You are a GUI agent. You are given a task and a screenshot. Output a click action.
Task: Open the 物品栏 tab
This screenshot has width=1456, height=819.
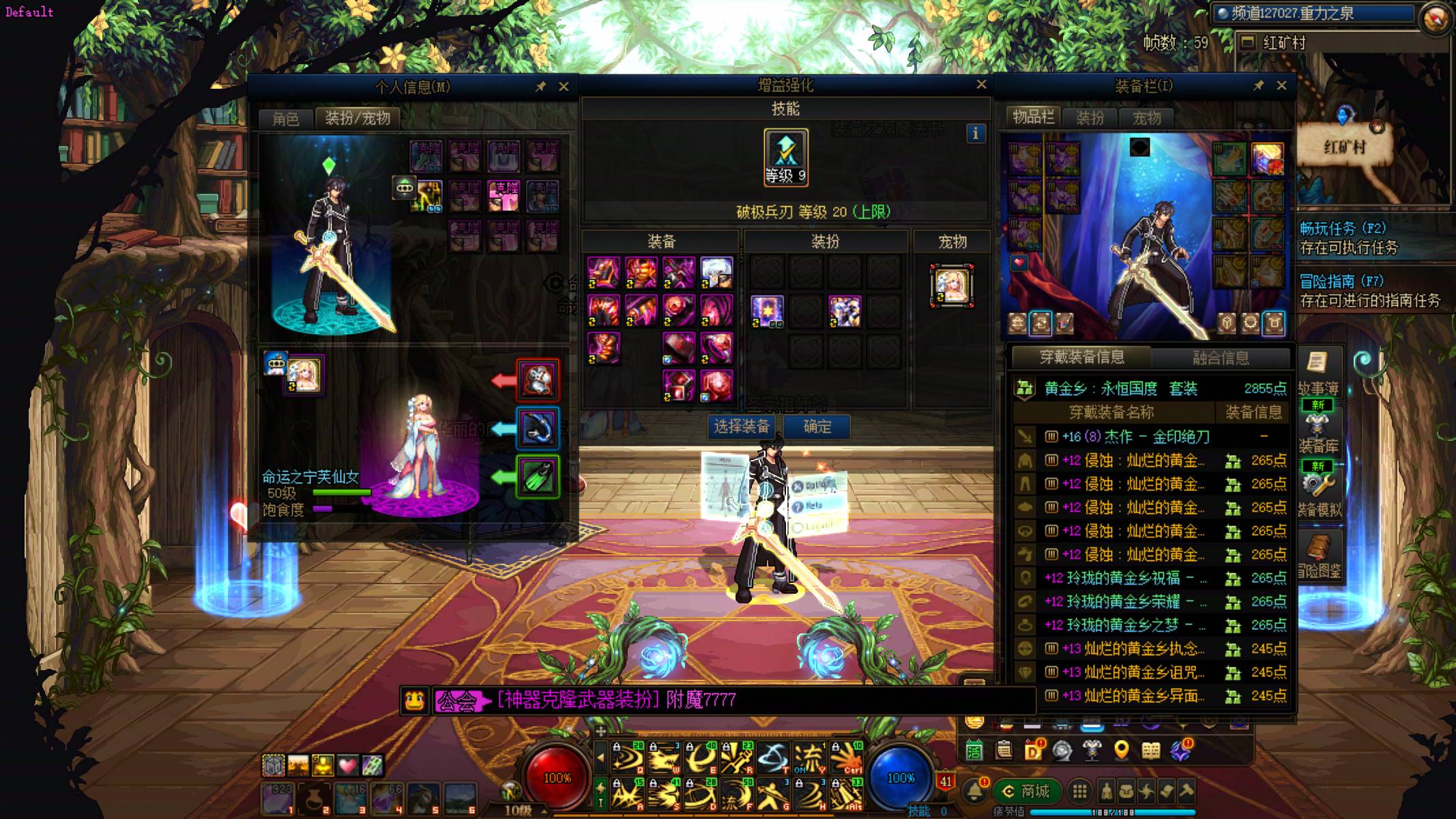pyautogui.click(x=1033, y=117)
